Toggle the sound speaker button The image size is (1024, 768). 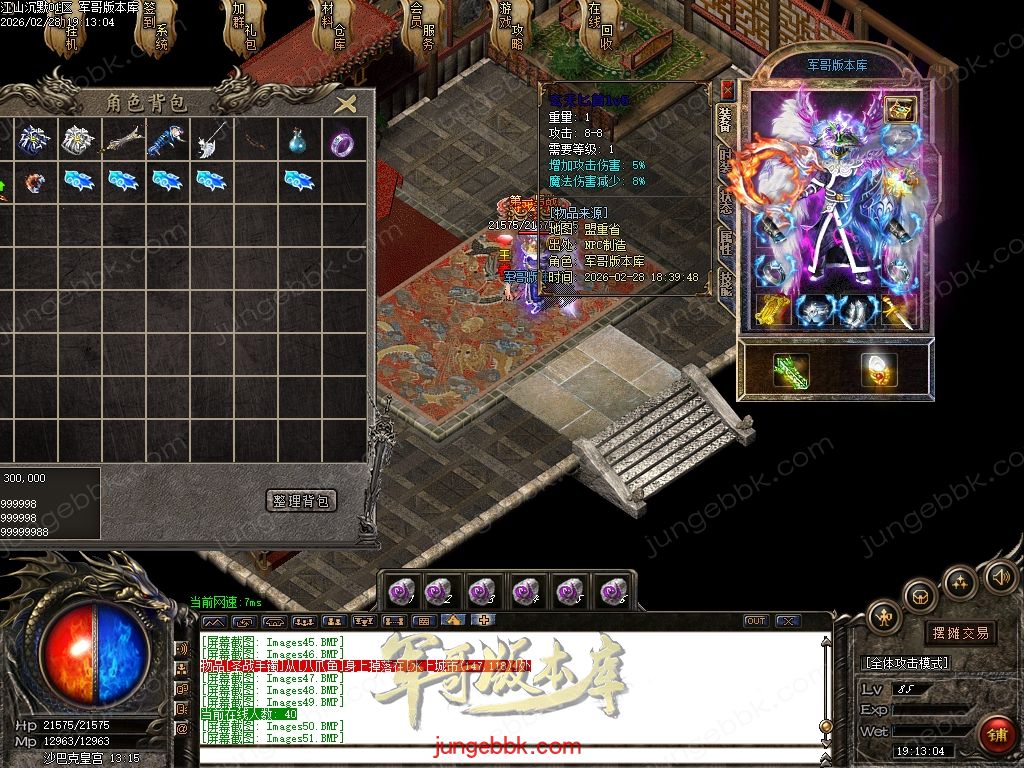pos(1000,577)
